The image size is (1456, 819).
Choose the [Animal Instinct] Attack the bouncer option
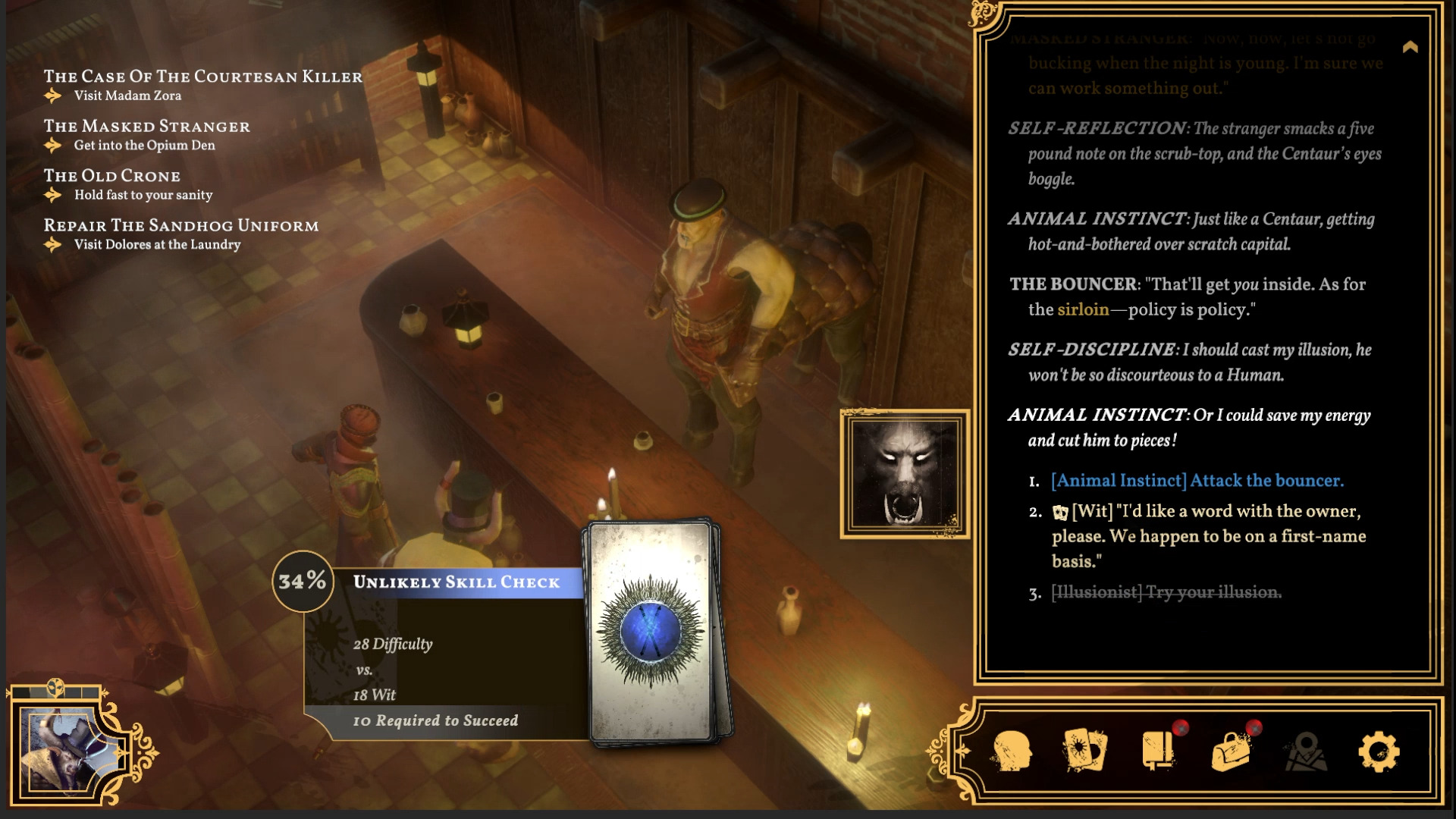[1197, 480]
